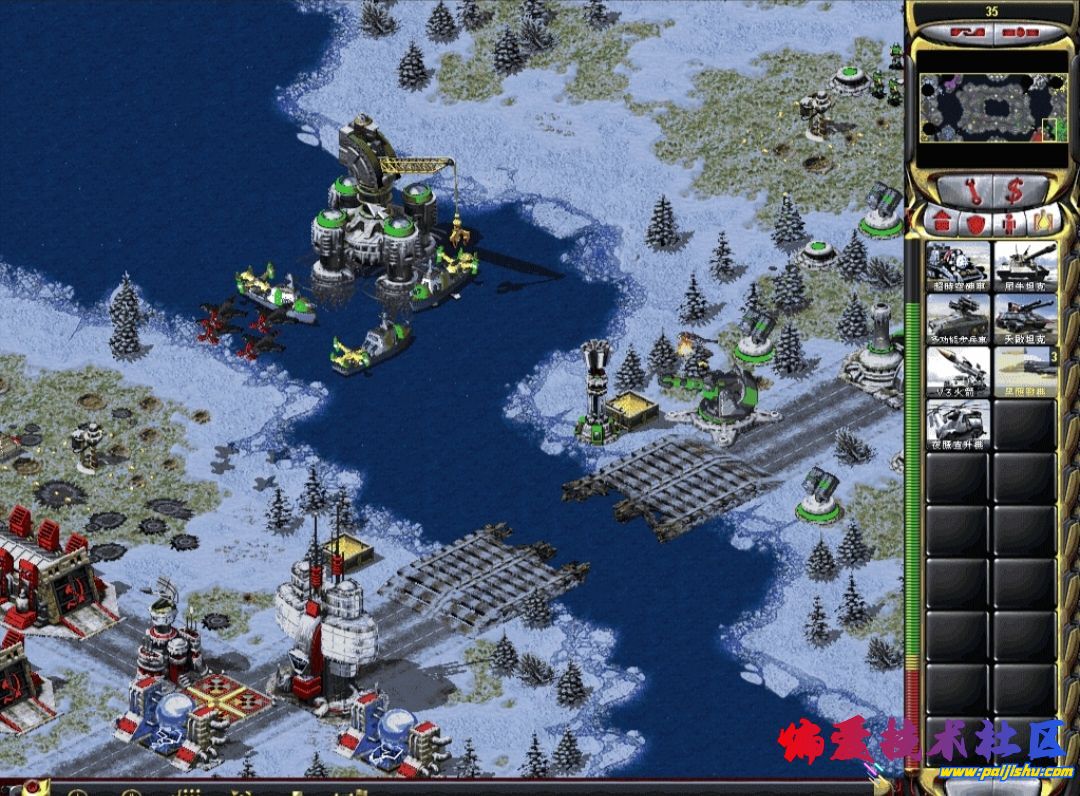Screen dimensions: 1080x796
Task: Choose the V3 Rocket launcher icon
Action: [958, 371]
